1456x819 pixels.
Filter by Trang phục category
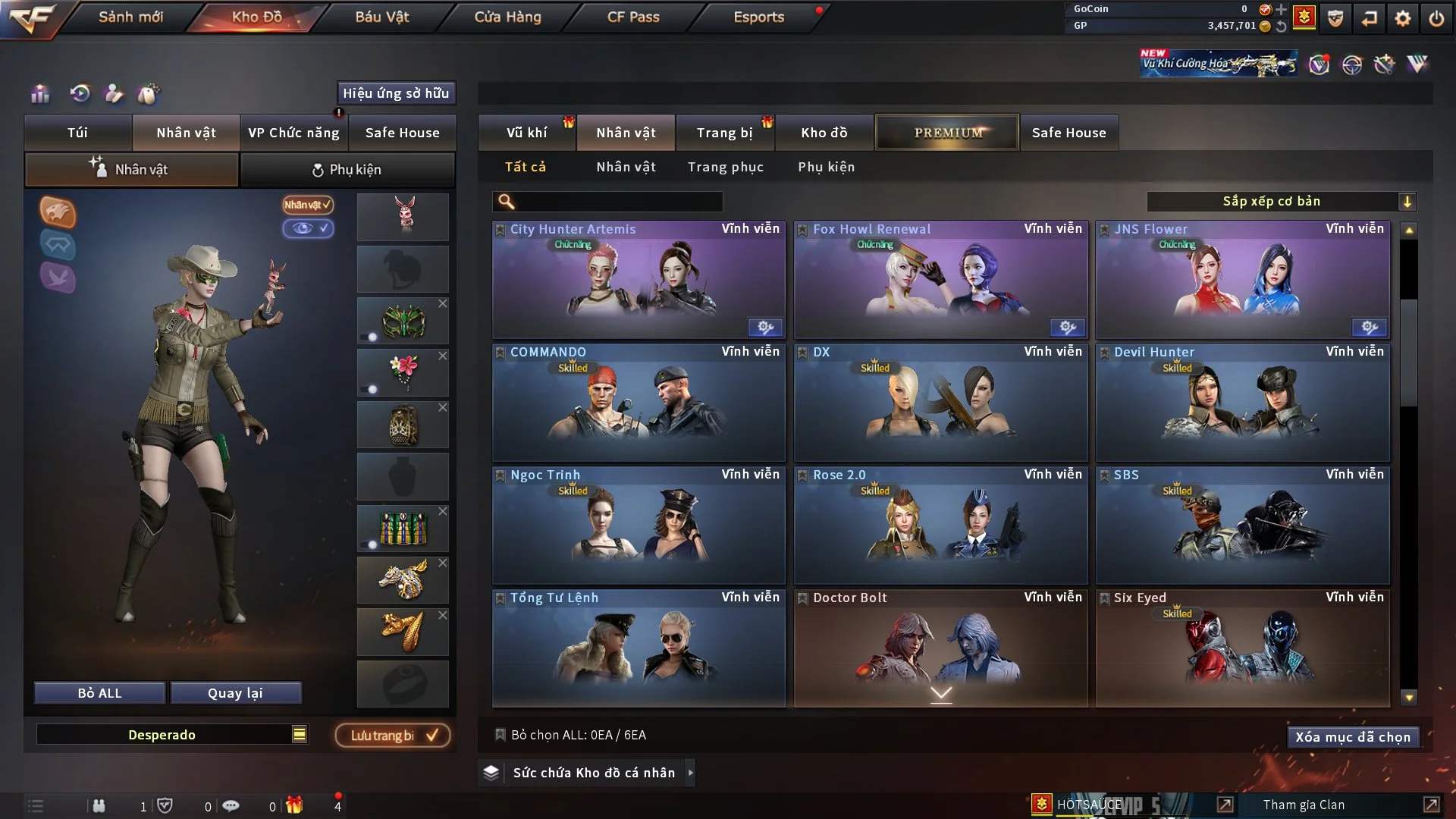coord(725,167)
